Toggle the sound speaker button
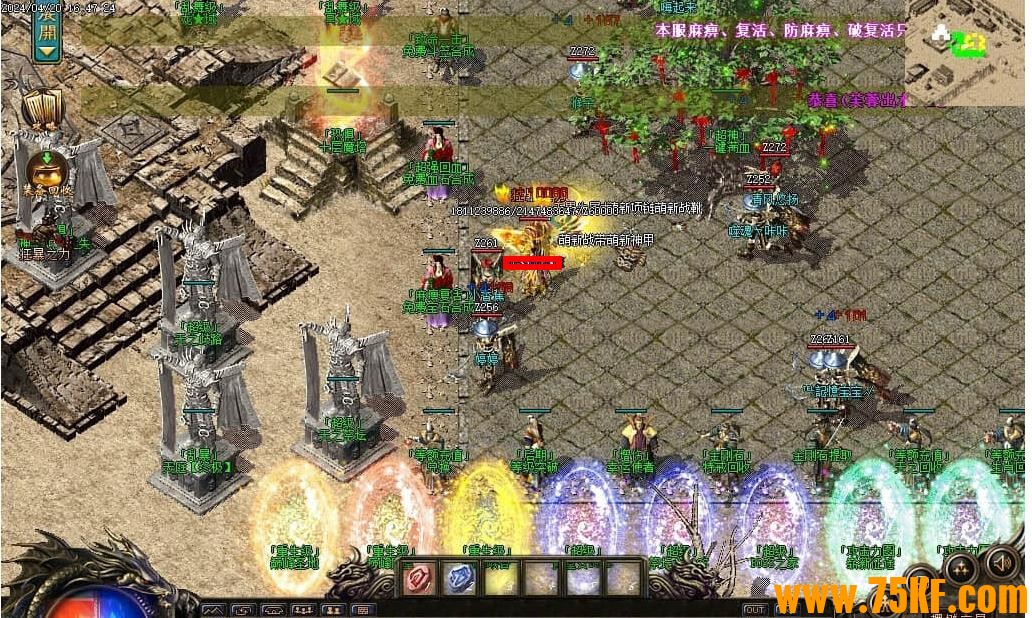Viewport: 1032px width, 618px height. [x=1002, y=565]
